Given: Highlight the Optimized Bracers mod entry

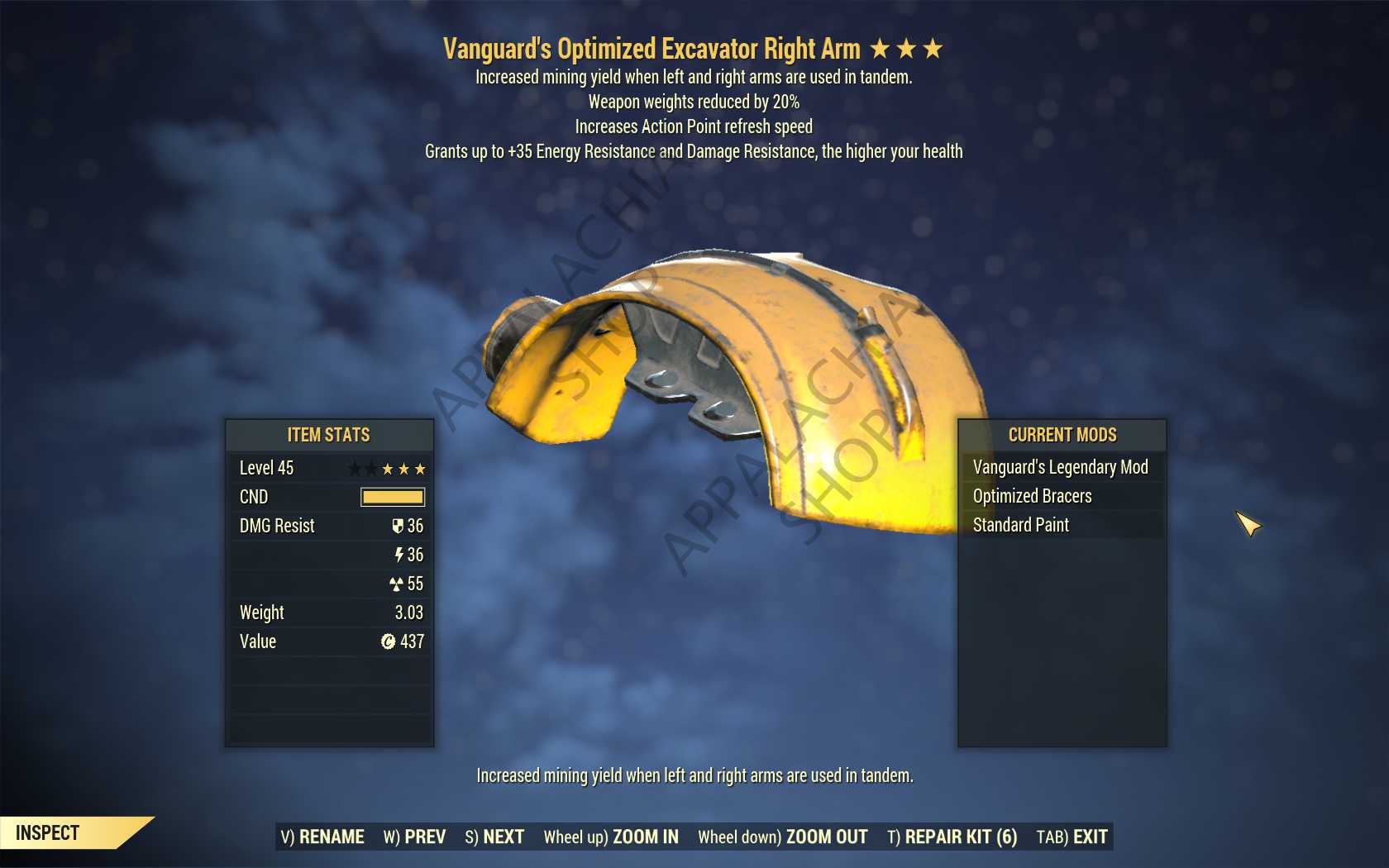Looking at the screenshot, I should (1032, 496).
